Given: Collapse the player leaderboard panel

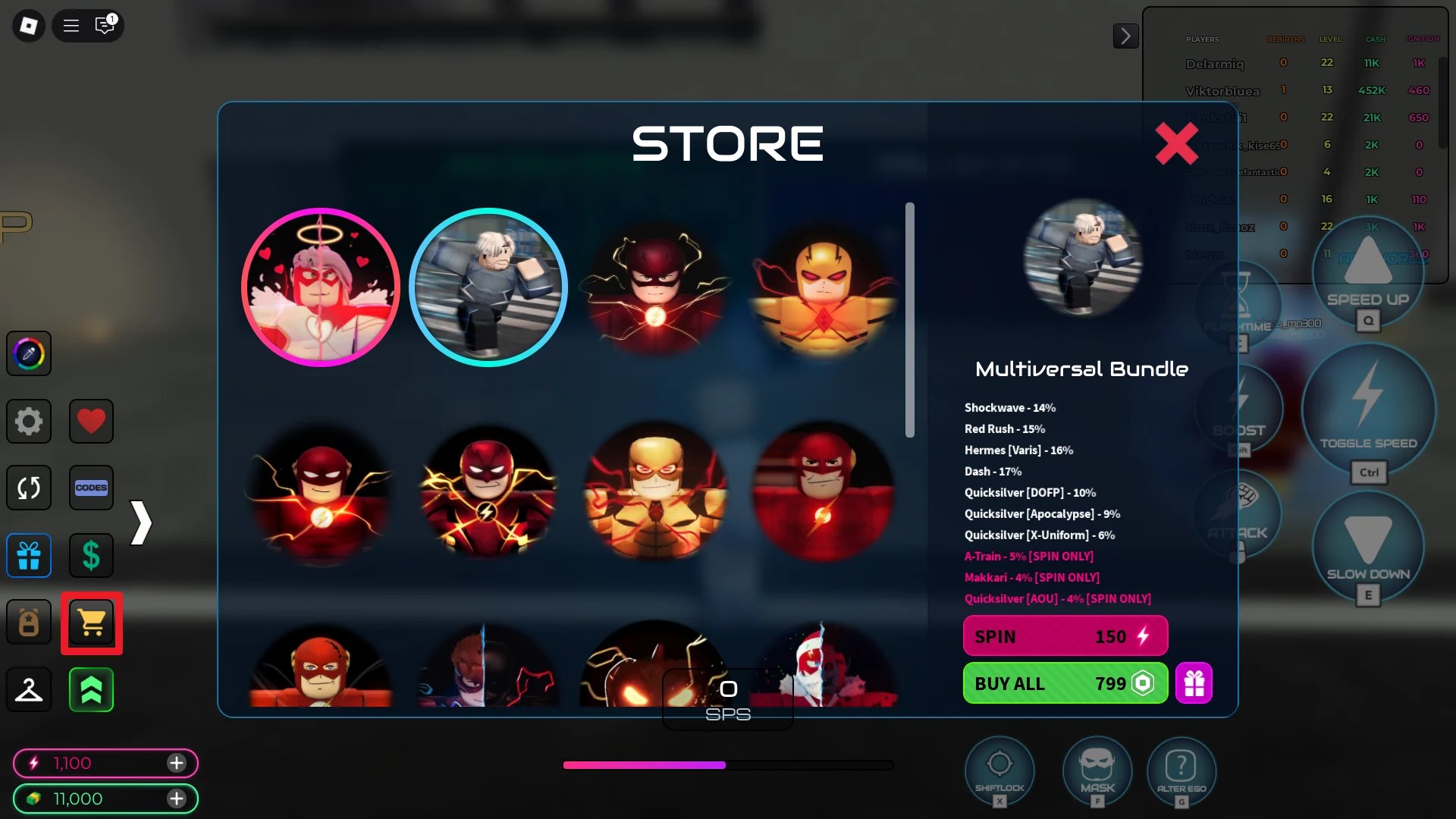Looking at the screenshot, I should pyautogui.click(x=1125, y=36).
